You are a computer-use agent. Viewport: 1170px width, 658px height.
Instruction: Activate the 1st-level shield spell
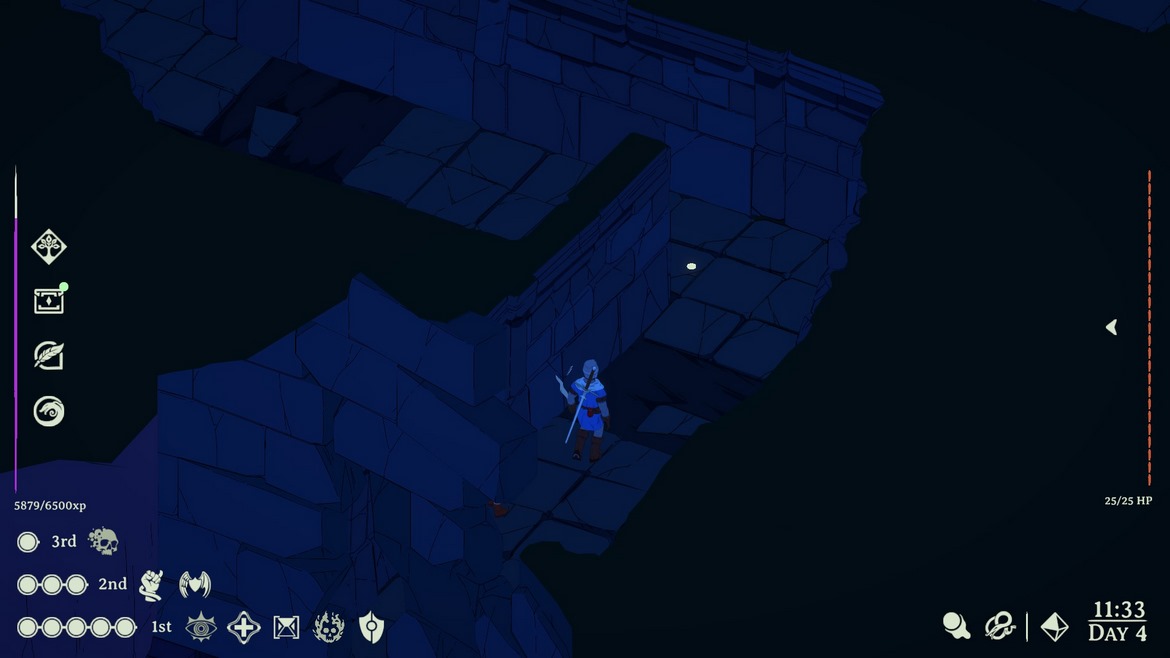pos(371,627)
